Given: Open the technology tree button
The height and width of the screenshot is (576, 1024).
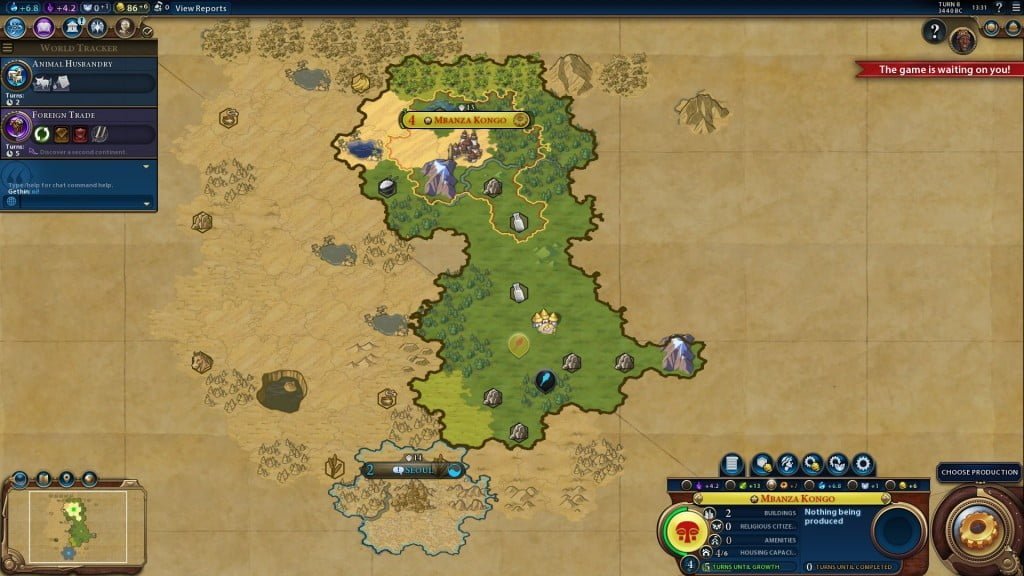Looking at the screenshot, I should click(x=15, y=28).
